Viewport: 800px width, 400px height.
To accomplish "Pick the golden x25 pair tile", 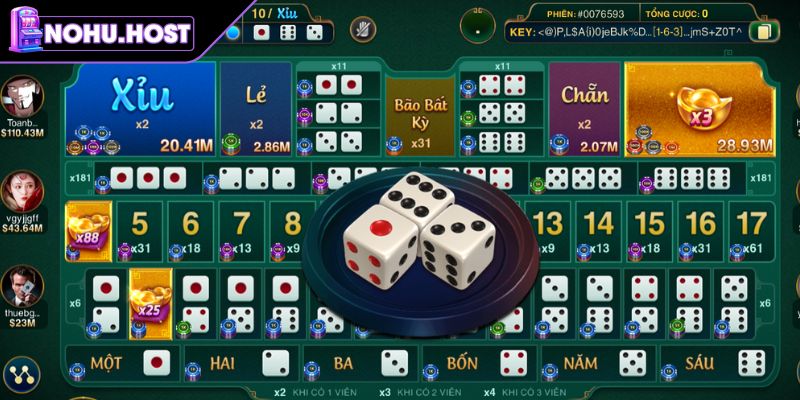I will [151, 300].
